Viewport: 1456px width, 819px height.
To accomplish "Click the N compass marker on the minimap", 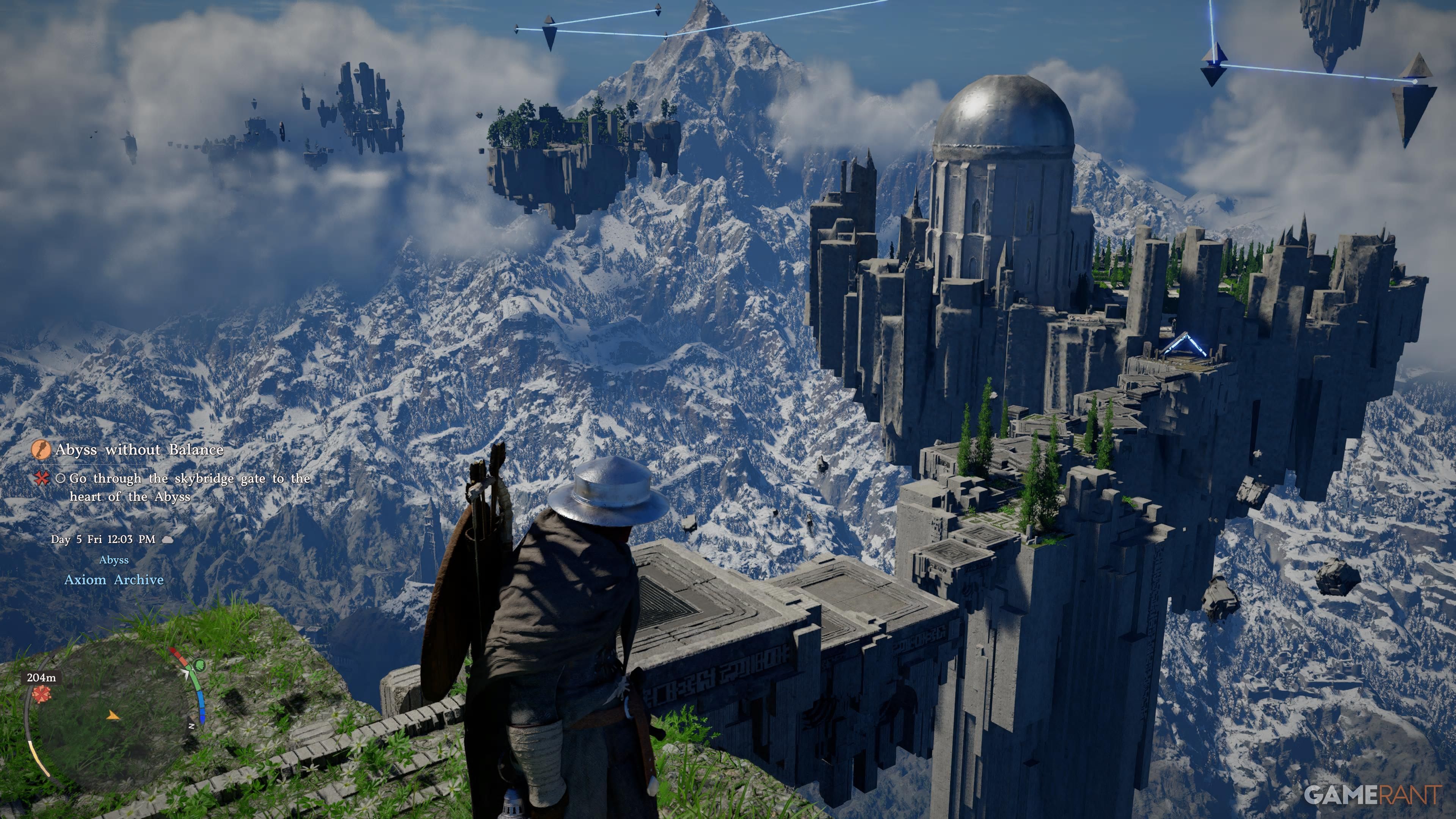I will tap(192, 726).
